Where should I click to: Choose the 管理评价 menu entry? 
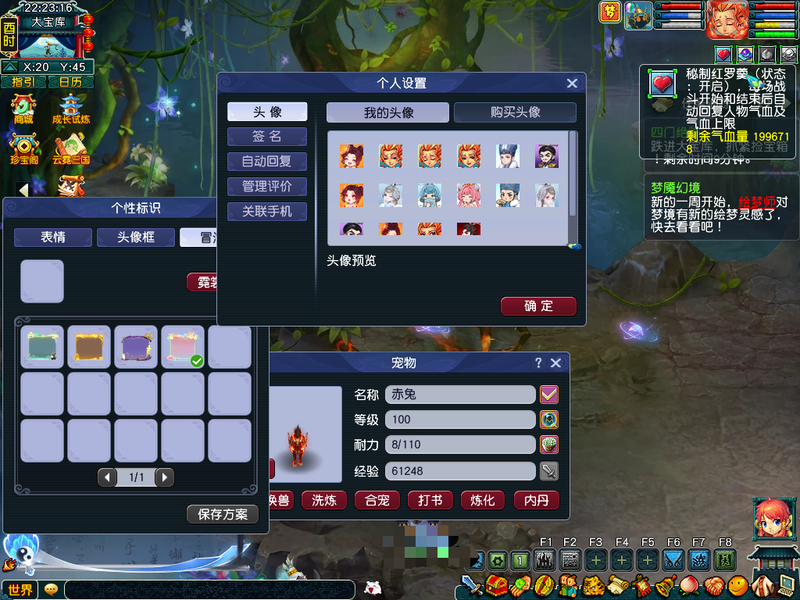click(x=267, y=186)
